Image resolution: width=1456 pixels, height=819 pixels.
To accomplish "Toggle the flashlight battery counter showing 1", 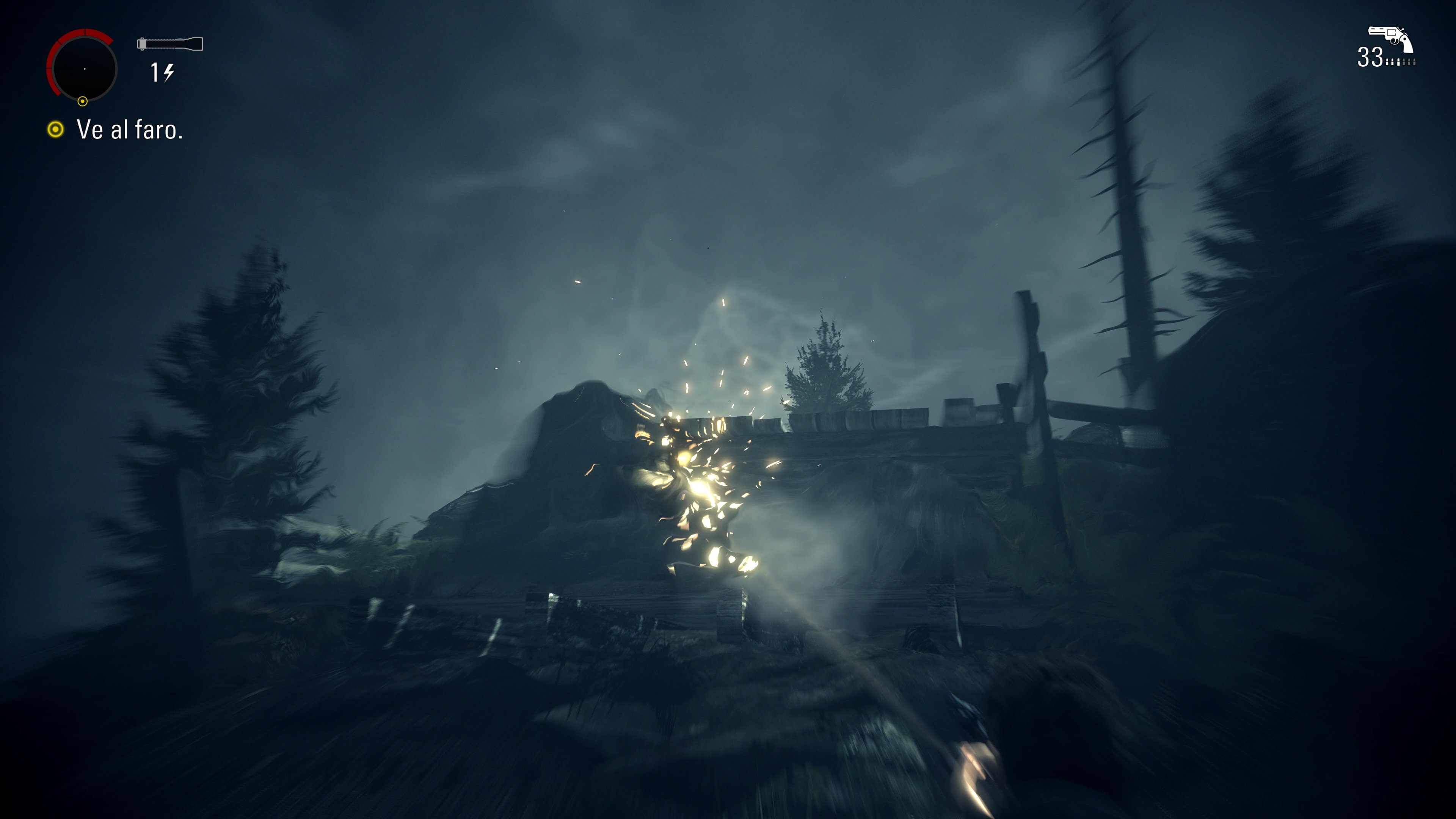I will pyautogui.click(x=155, y=72).
